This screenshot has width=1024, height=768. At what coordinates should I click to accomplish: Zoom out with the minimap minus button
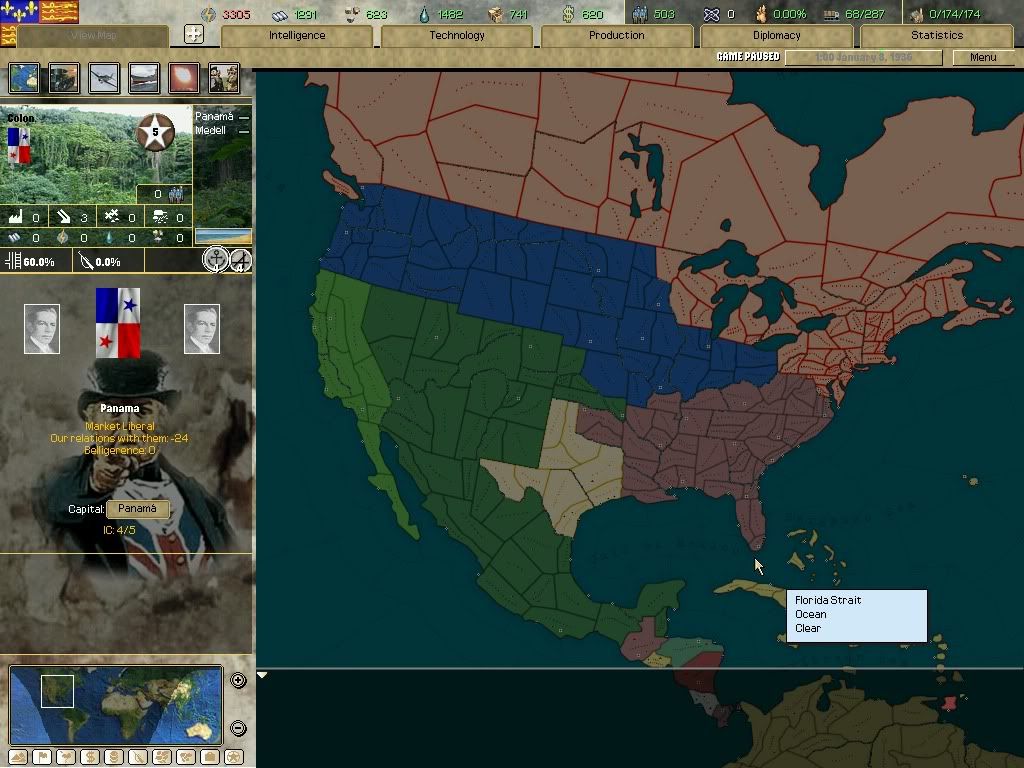238,729
